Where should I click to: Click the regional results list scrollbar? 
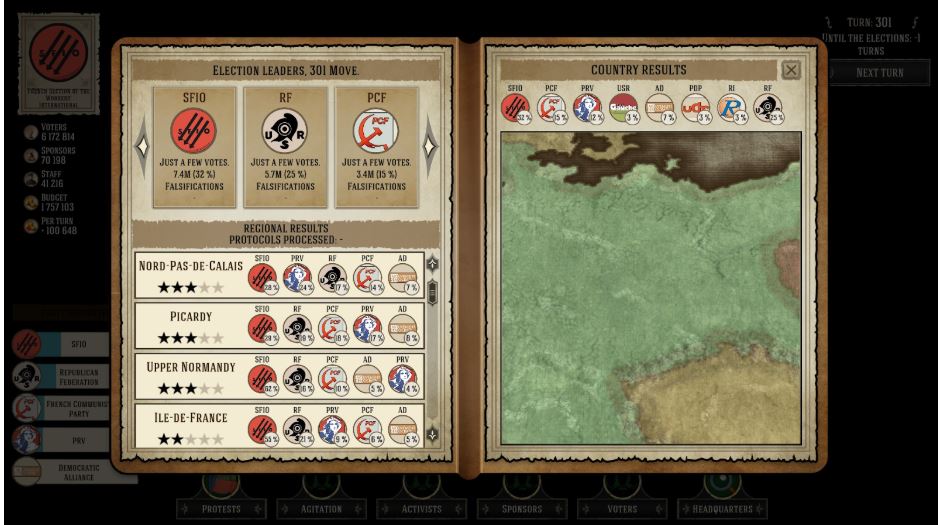(432, 292)
